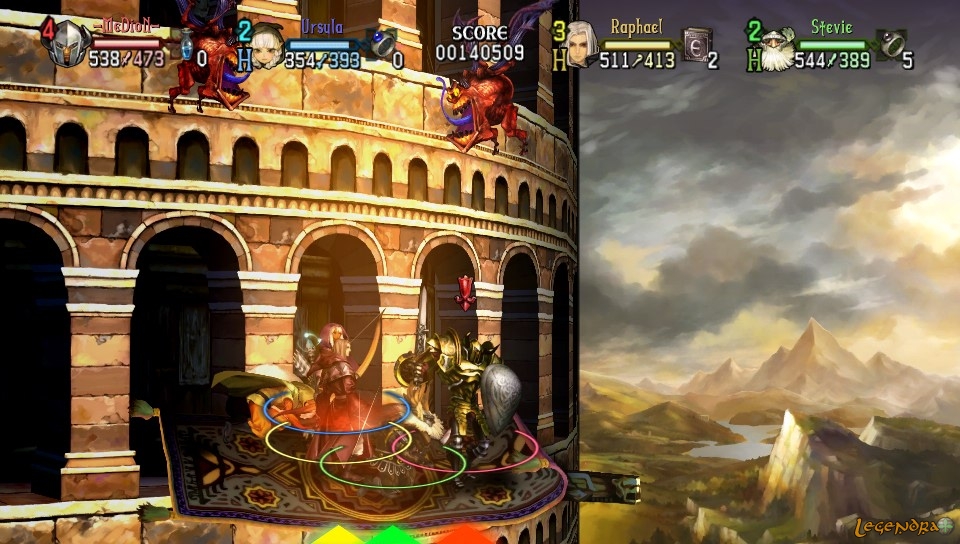Use Stevie's bomb item icon
This screenshot has height=544, width=960.
pos(893,44)
